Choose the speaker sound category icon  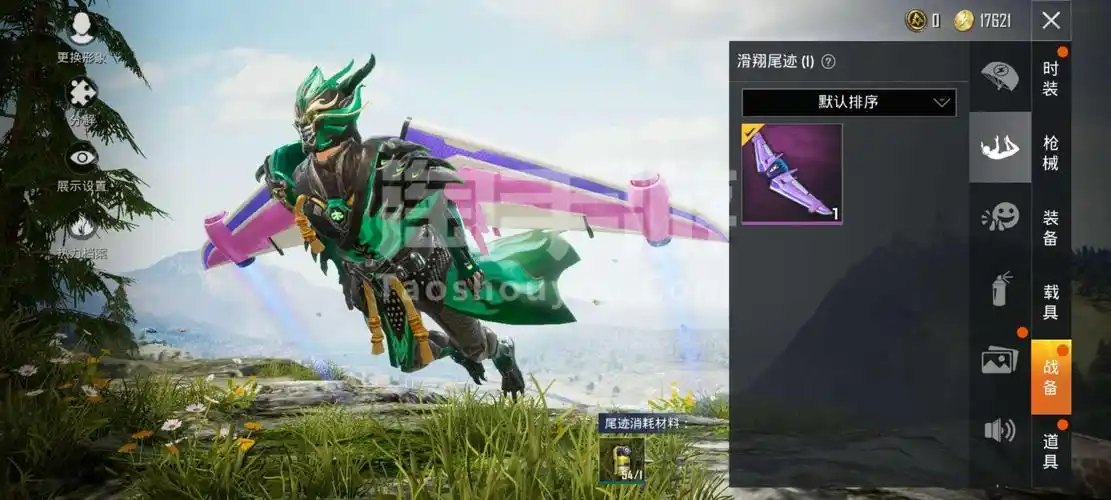[1000, 430]
